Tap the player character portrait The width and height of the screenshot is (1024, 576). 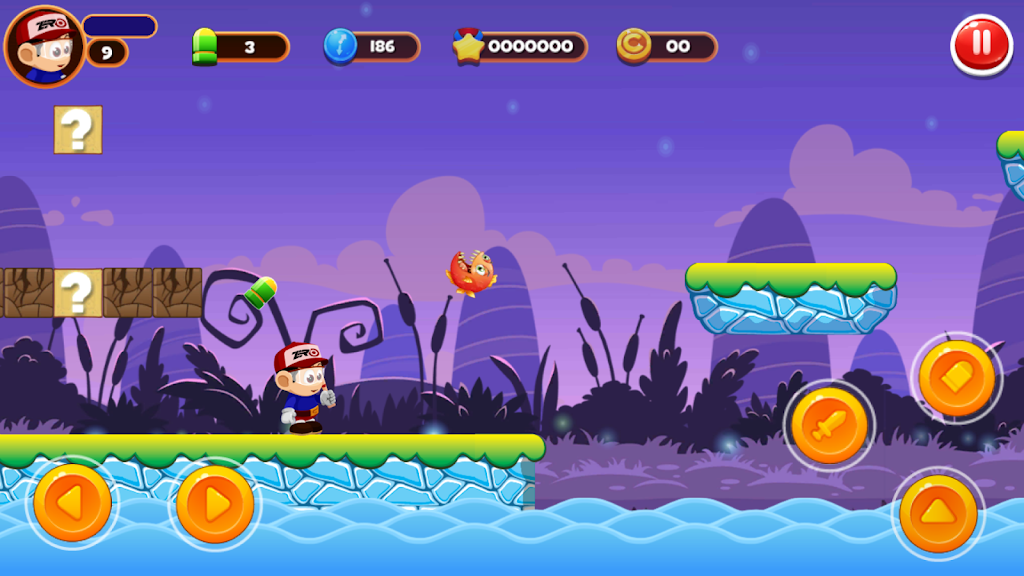[44, 47]
